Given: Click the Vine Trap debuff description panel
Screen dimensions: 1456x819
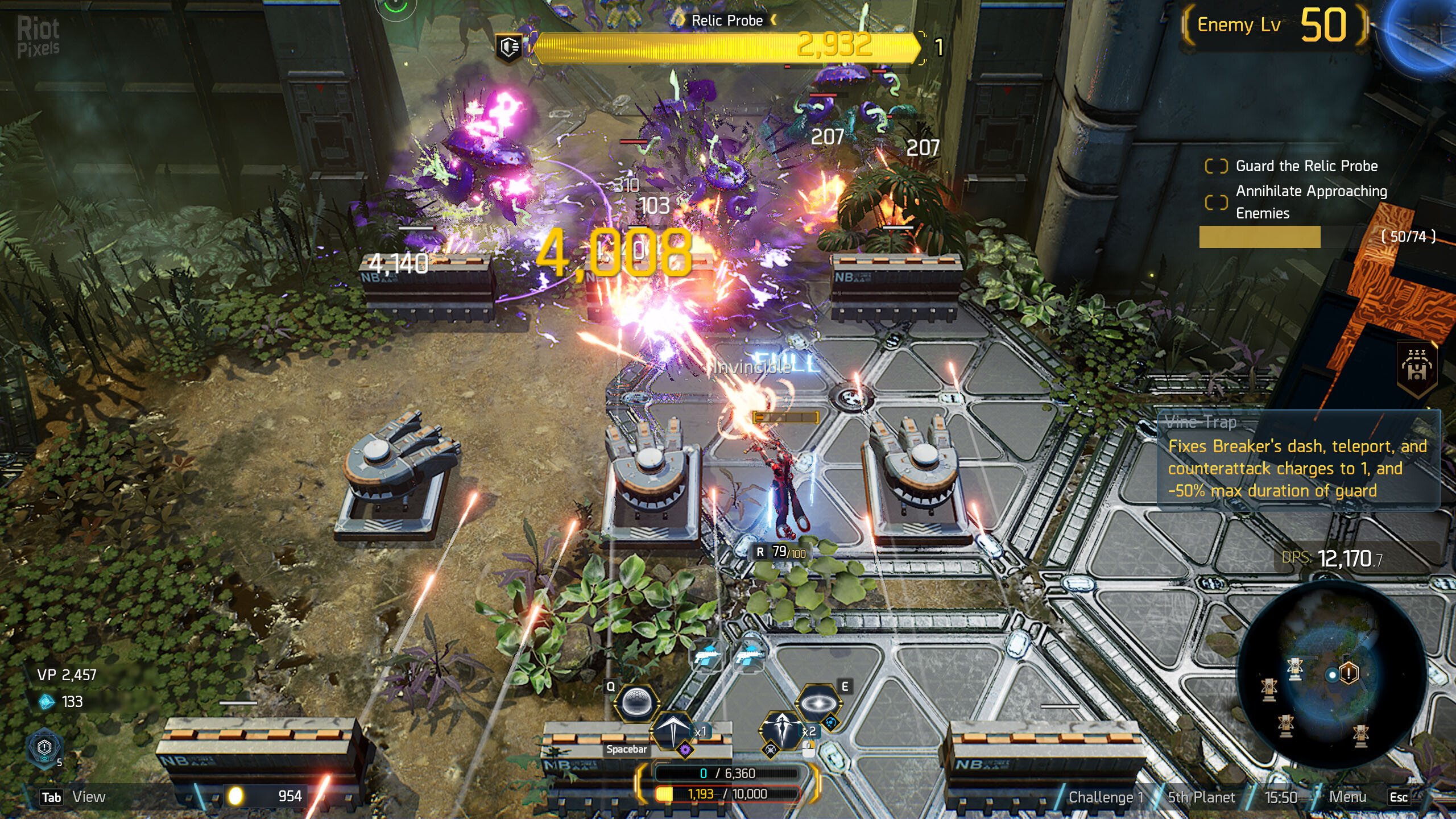Looking at the screenshot, I should tap(1298, 461).
